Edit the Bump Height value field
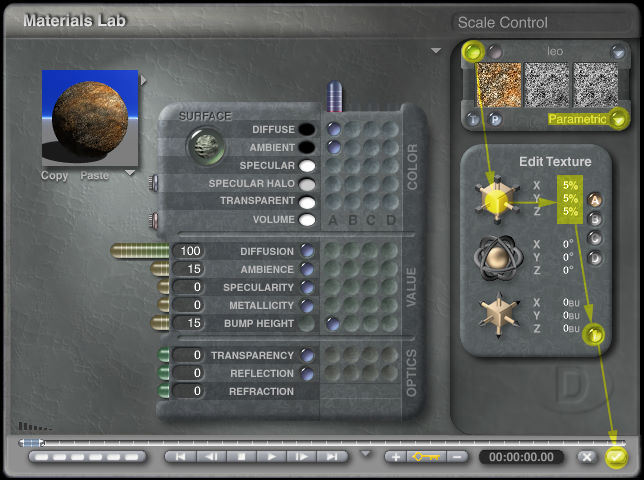The width and height of the screenshot is (644, 480). coord(189,323)
